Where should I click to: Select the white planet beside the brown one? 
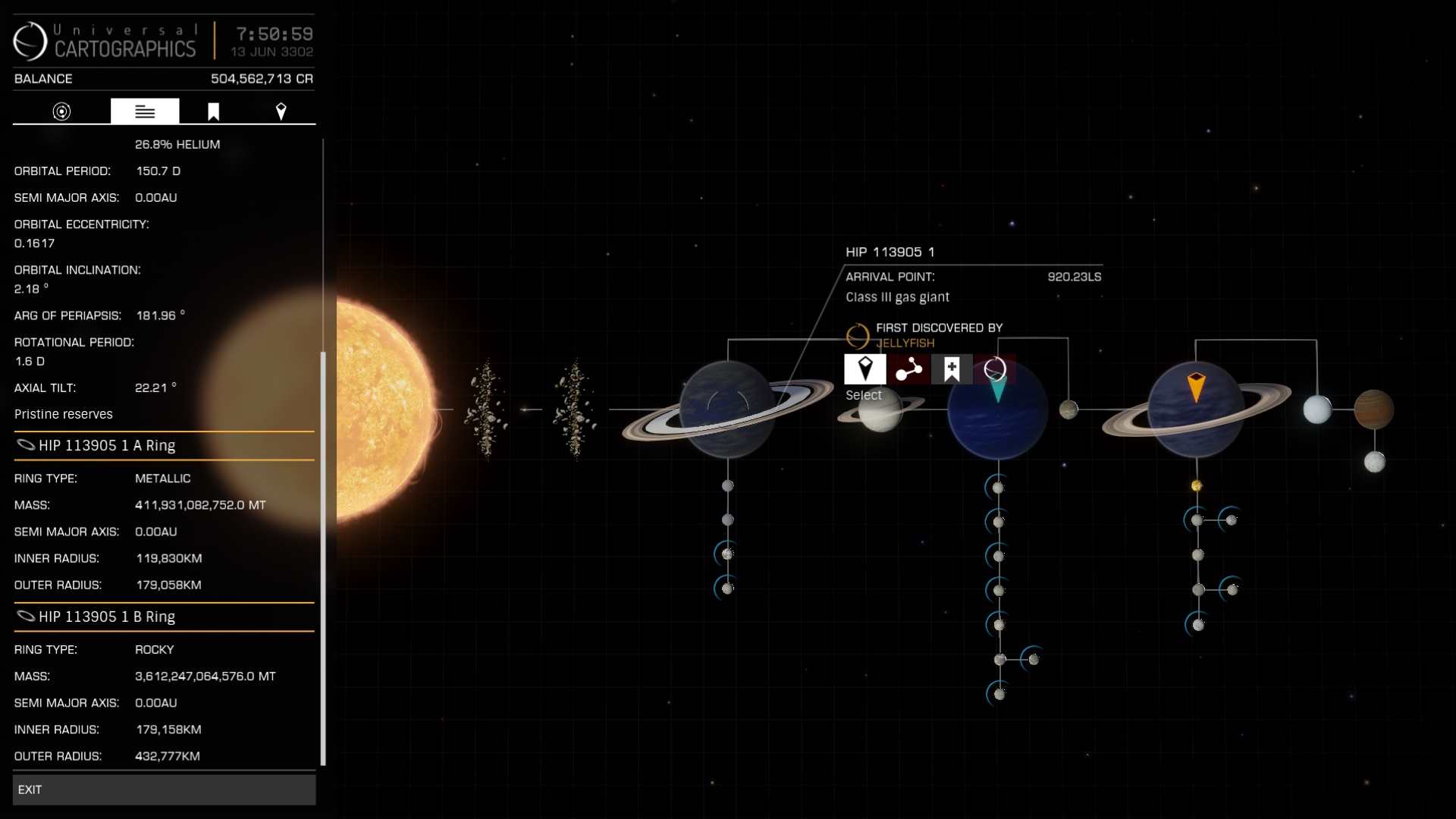click(1317, 409)
